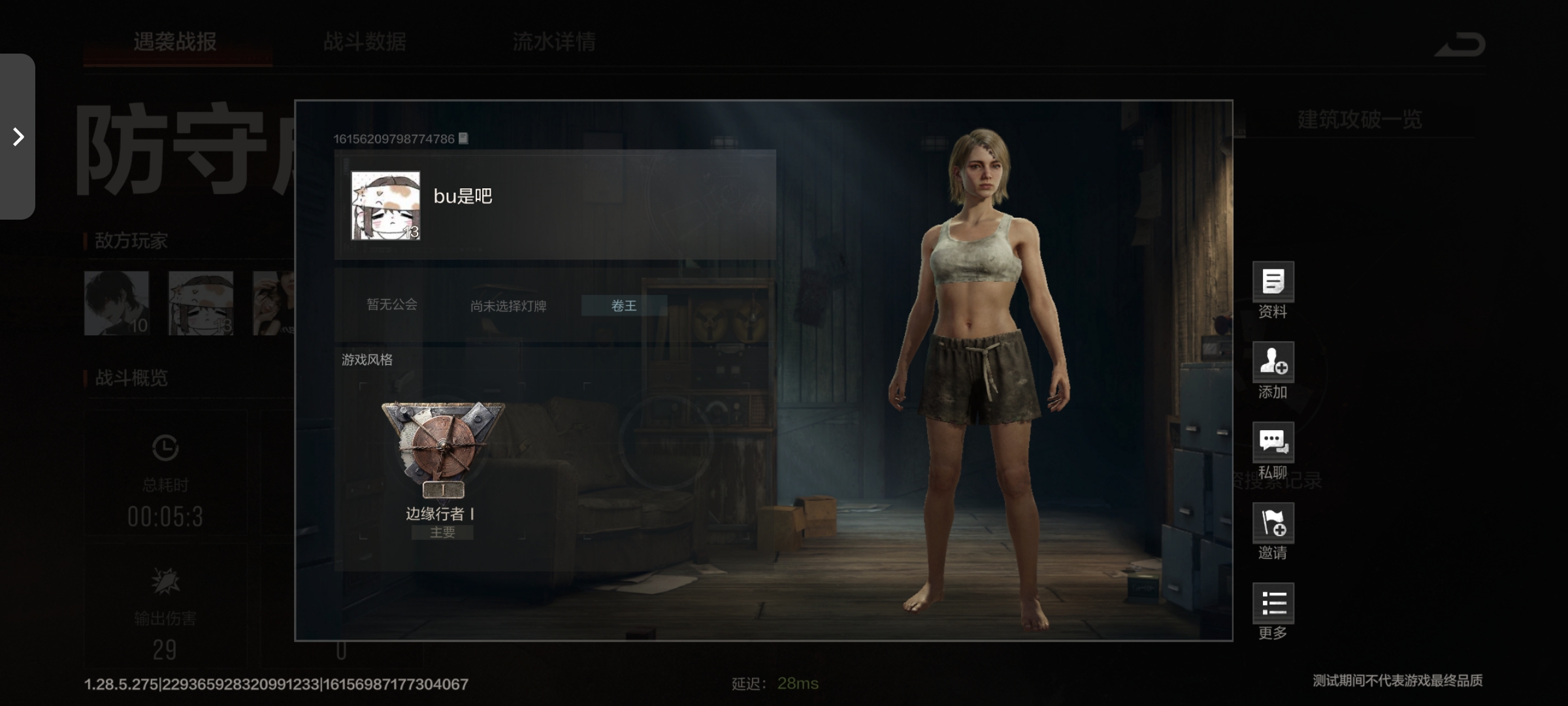Switch to the 遇袭战报 tab

(175, 42)
